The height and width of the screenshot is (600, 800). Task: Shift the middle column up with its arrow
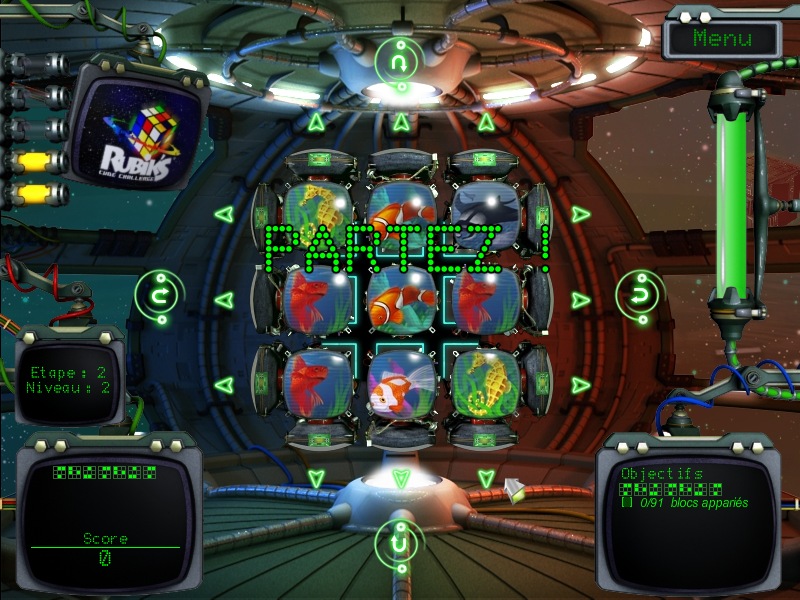[x=401, y=124]
